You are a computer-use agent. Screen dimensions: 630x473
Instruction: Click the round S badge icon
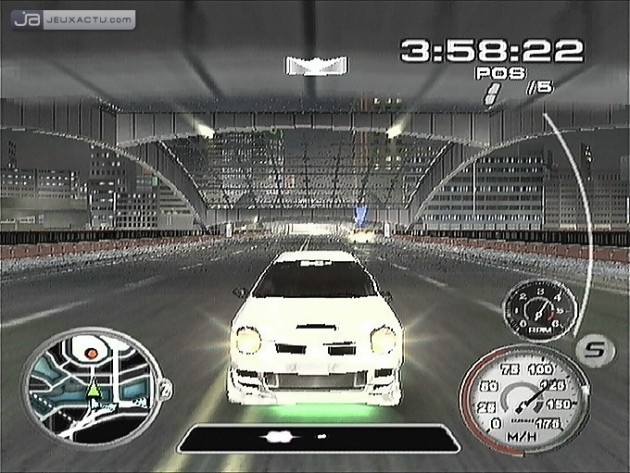[x=591, y=349]
